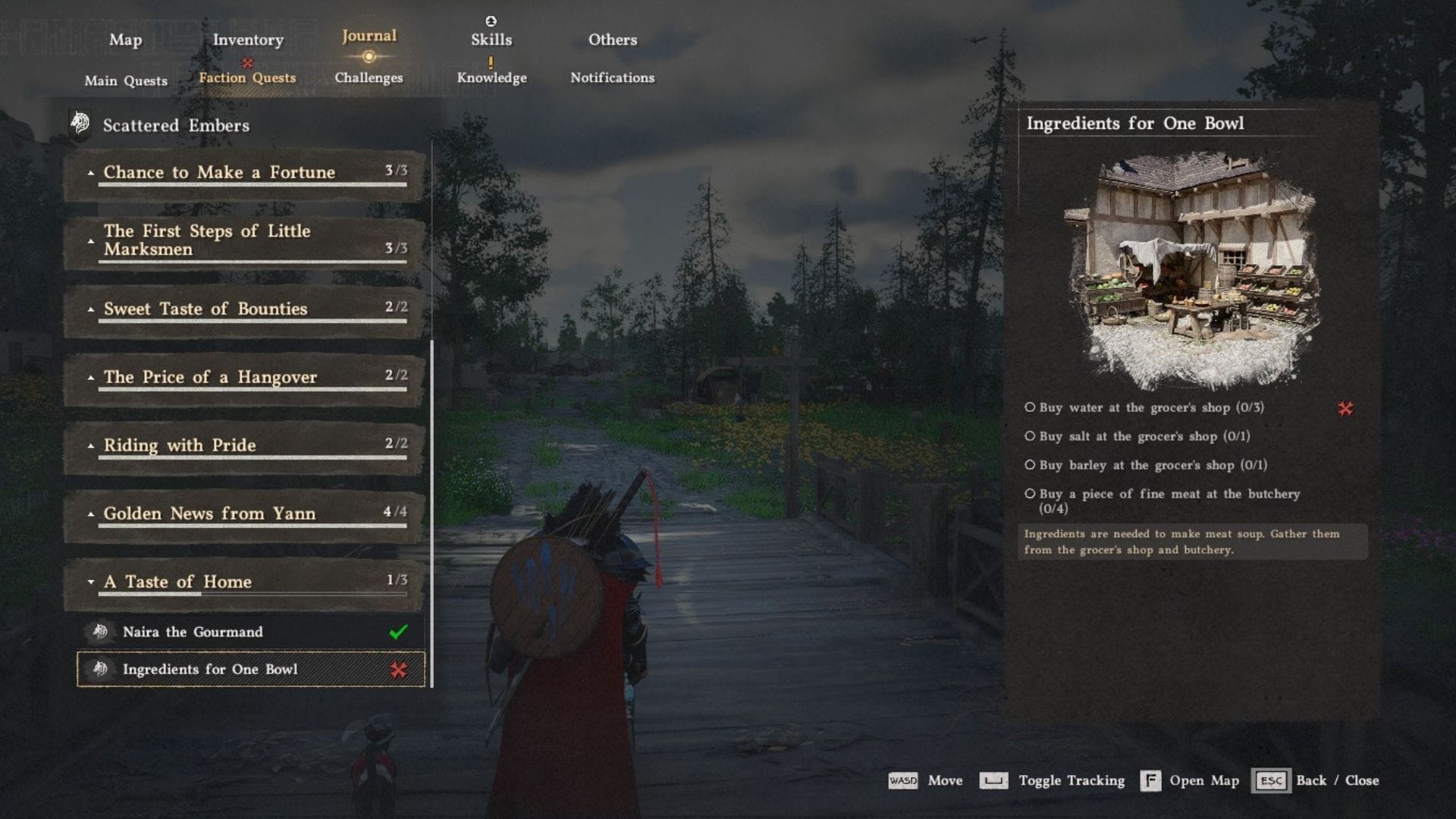
Task: Expand the Riding with Pride quest
Action: click(90, 445)
